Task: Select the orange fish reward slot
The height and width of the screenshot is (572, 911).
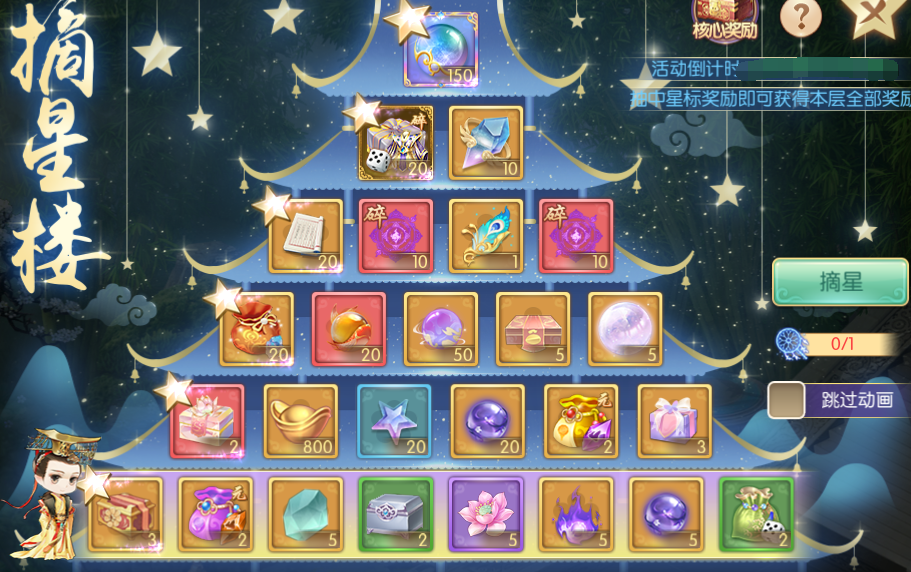Action: 349,329
